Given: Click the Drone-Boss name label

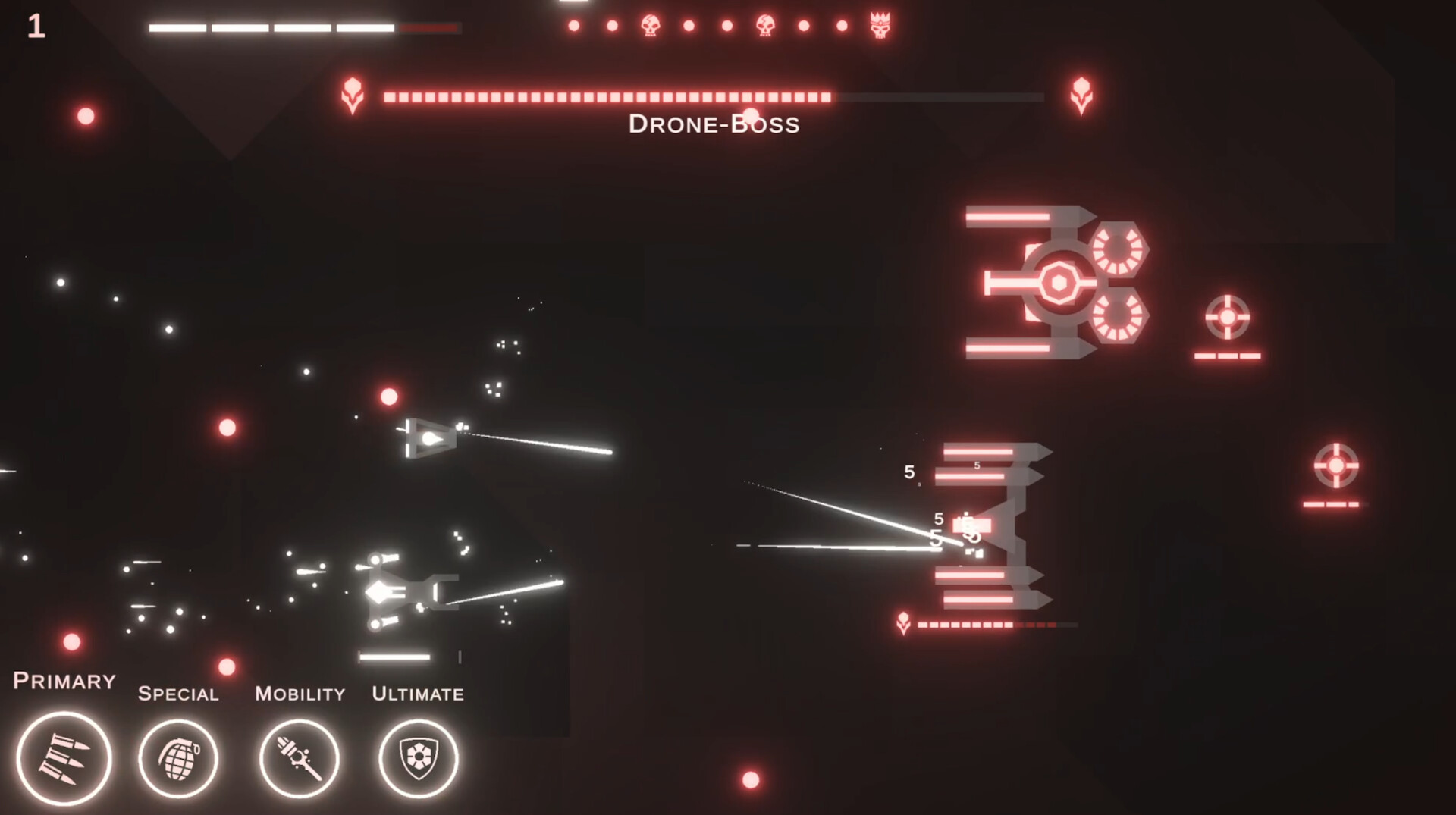Looking at the screenshot, I should pyautogui.click(x=714, y=124).
